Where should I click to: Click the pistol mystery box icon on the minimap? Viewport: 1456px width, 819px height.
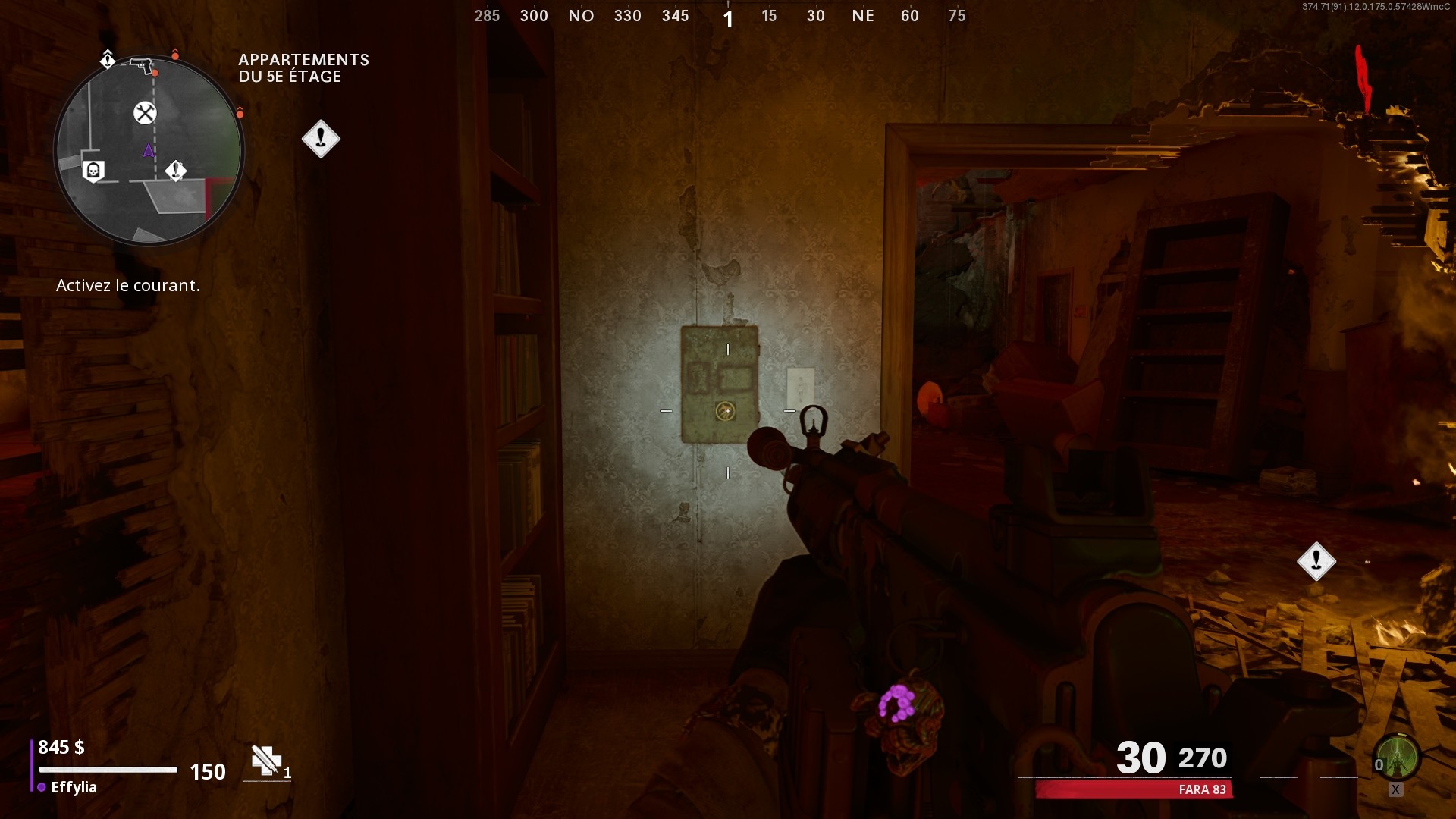(x=141, y=65)
